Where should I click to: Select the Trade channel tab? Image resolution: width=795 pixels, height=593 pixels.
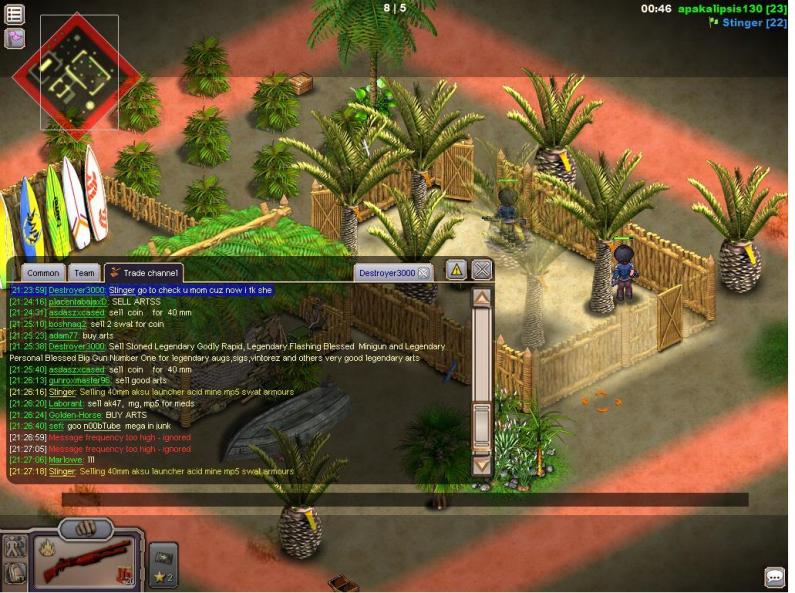(144, 273)
